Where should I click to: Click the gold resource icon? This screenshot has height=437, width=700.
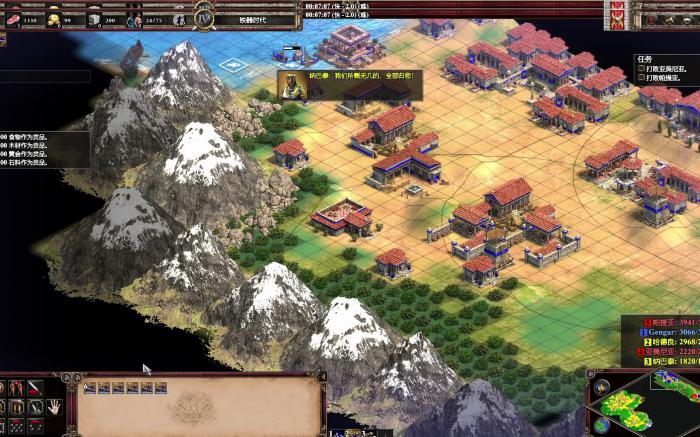[x=53, y=19]
